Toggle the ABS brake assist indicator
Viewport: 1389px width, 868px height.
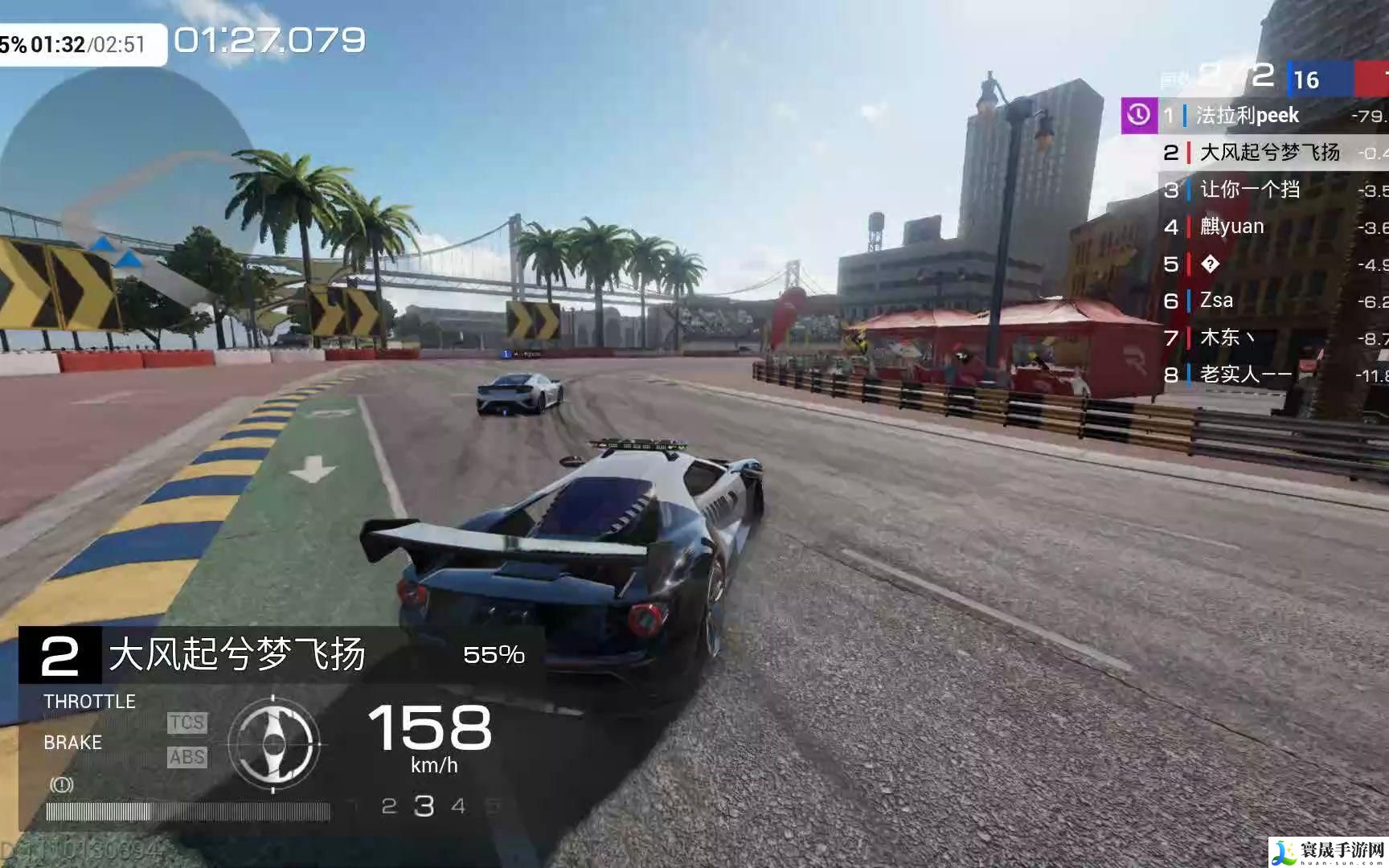[186, 757]
